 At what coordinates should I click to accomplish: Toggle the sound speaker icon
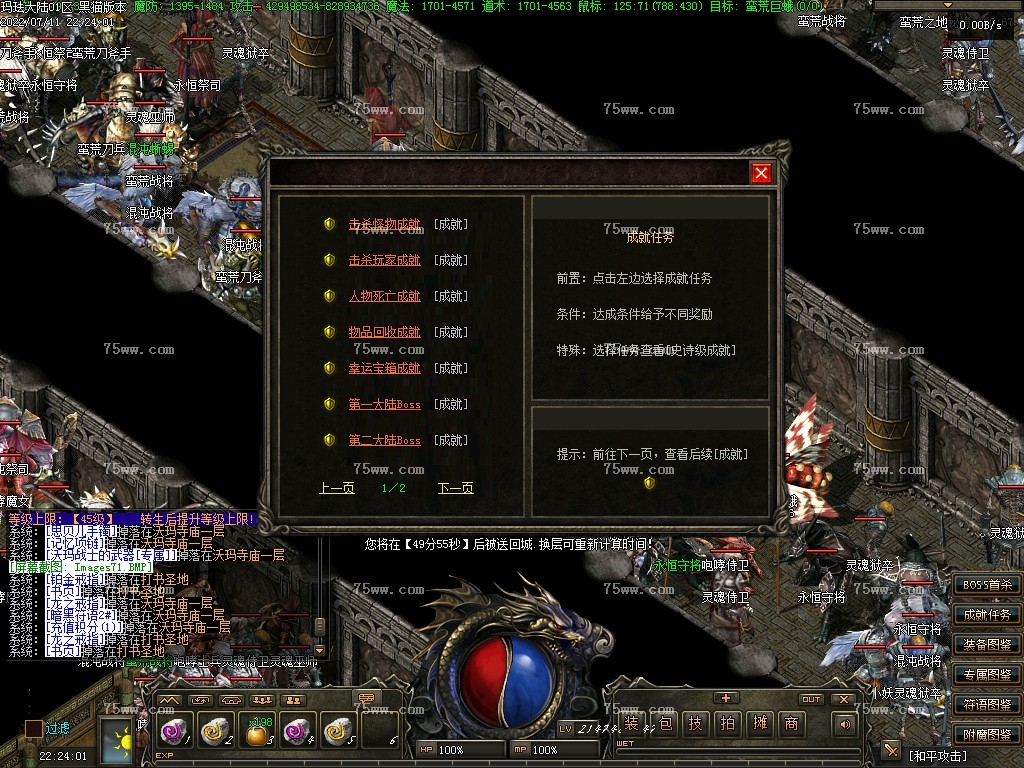pos(845,724)
